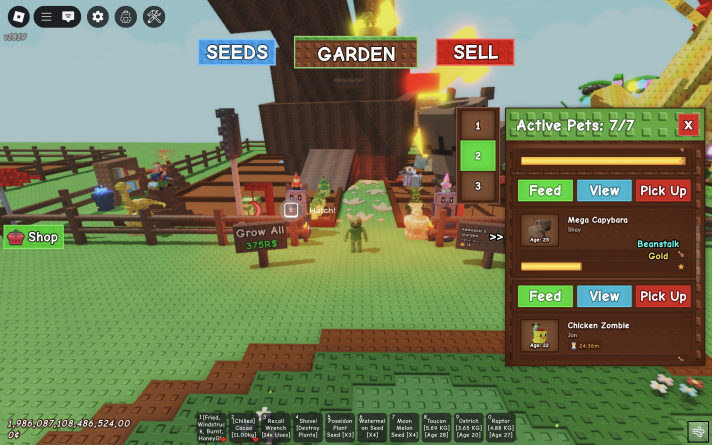Pick up the Mega Capybara
The image size is (712, 445).
pos(663,296)
